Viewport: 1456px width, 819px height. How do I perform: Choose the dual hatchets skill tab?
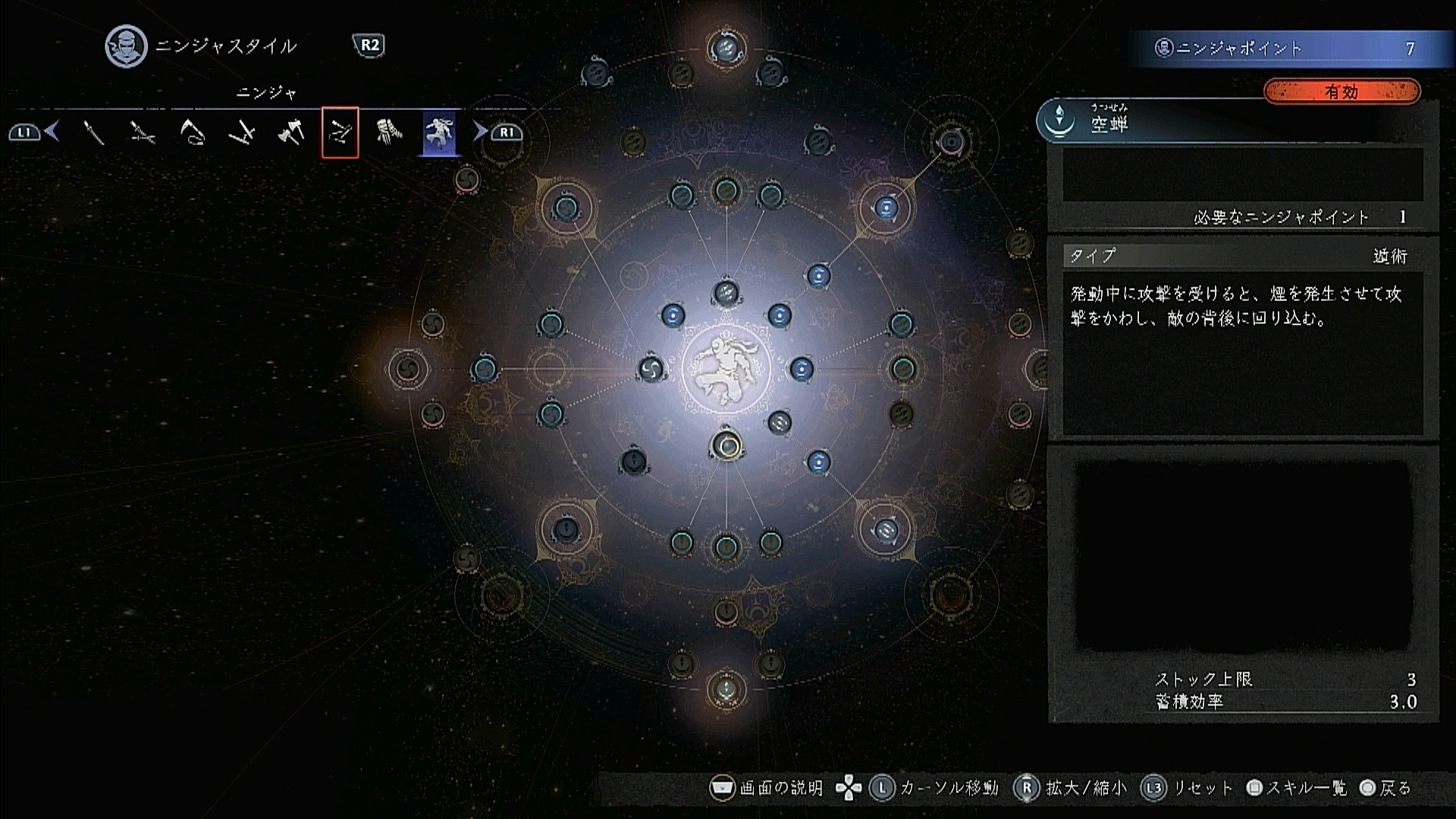(x=290, y=133)
